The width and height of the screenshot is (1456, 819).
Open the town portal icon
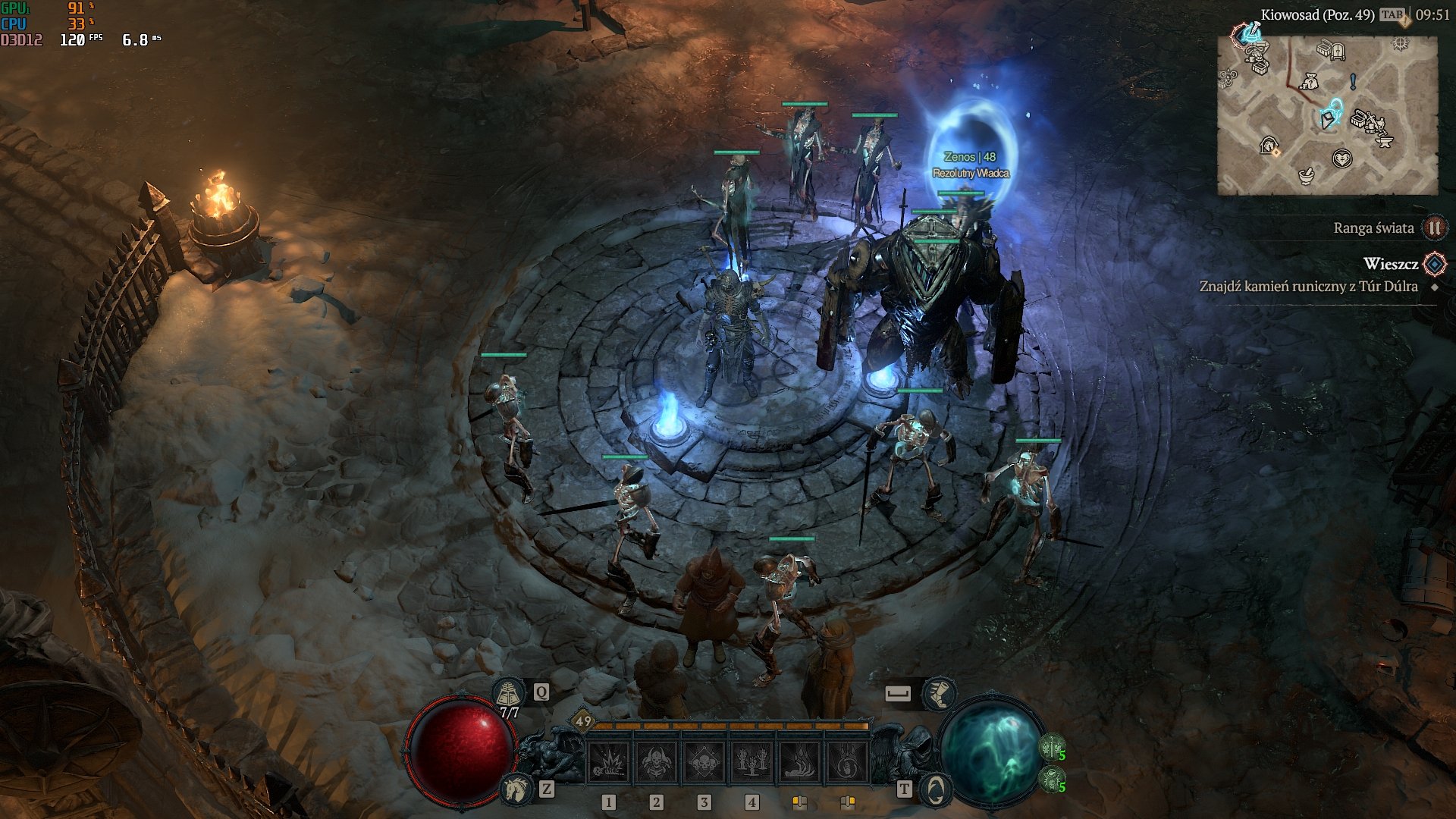click(935, 789)
